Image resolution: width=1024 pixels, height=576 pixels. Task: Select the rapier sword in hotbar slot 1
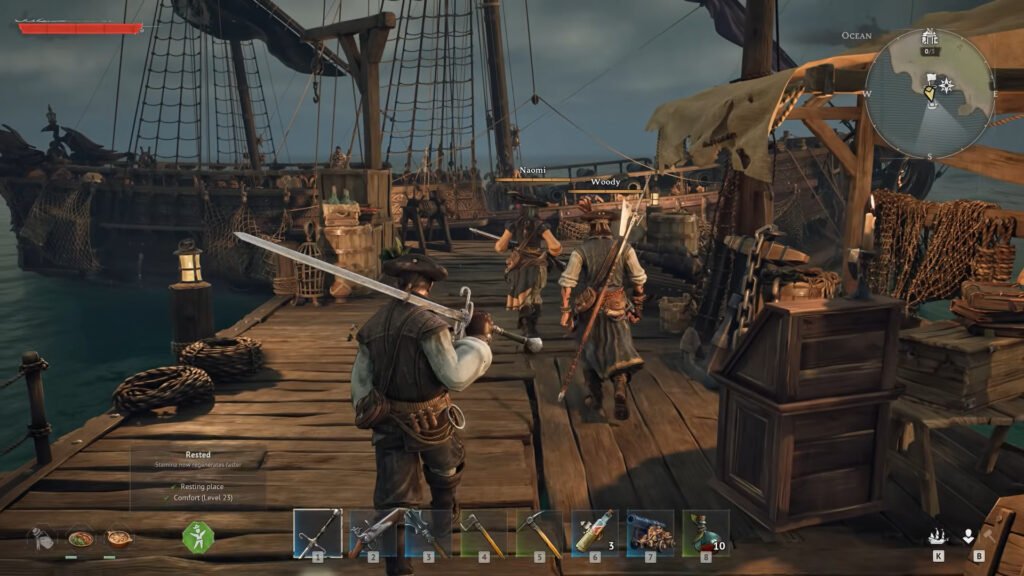pos(317,532)
